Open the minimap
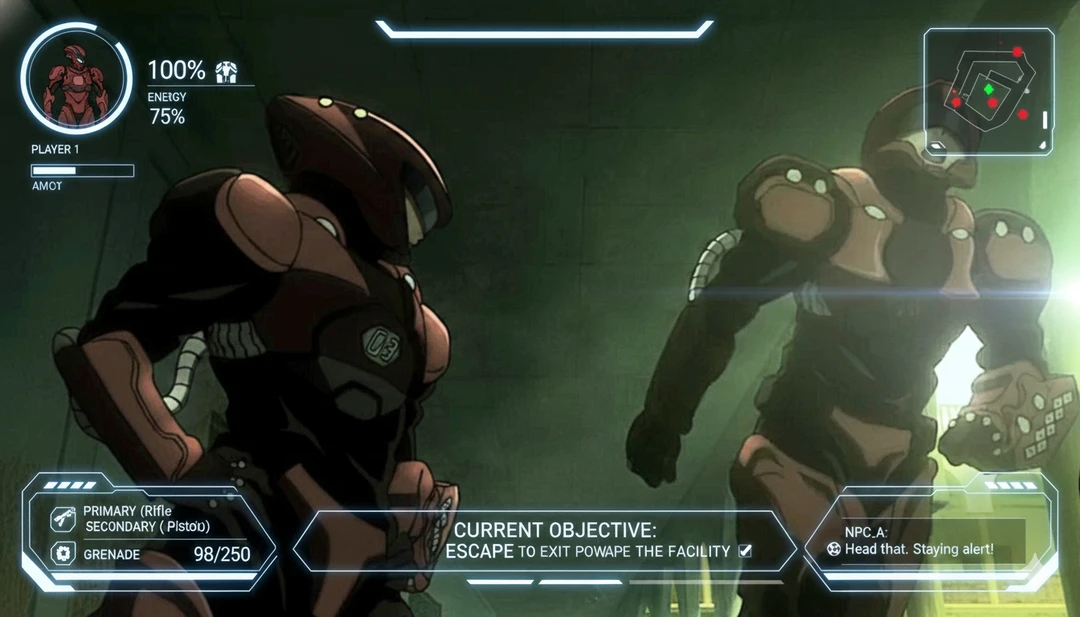The height and width of the screenshot is (617, 1080). tap(988, 92)
